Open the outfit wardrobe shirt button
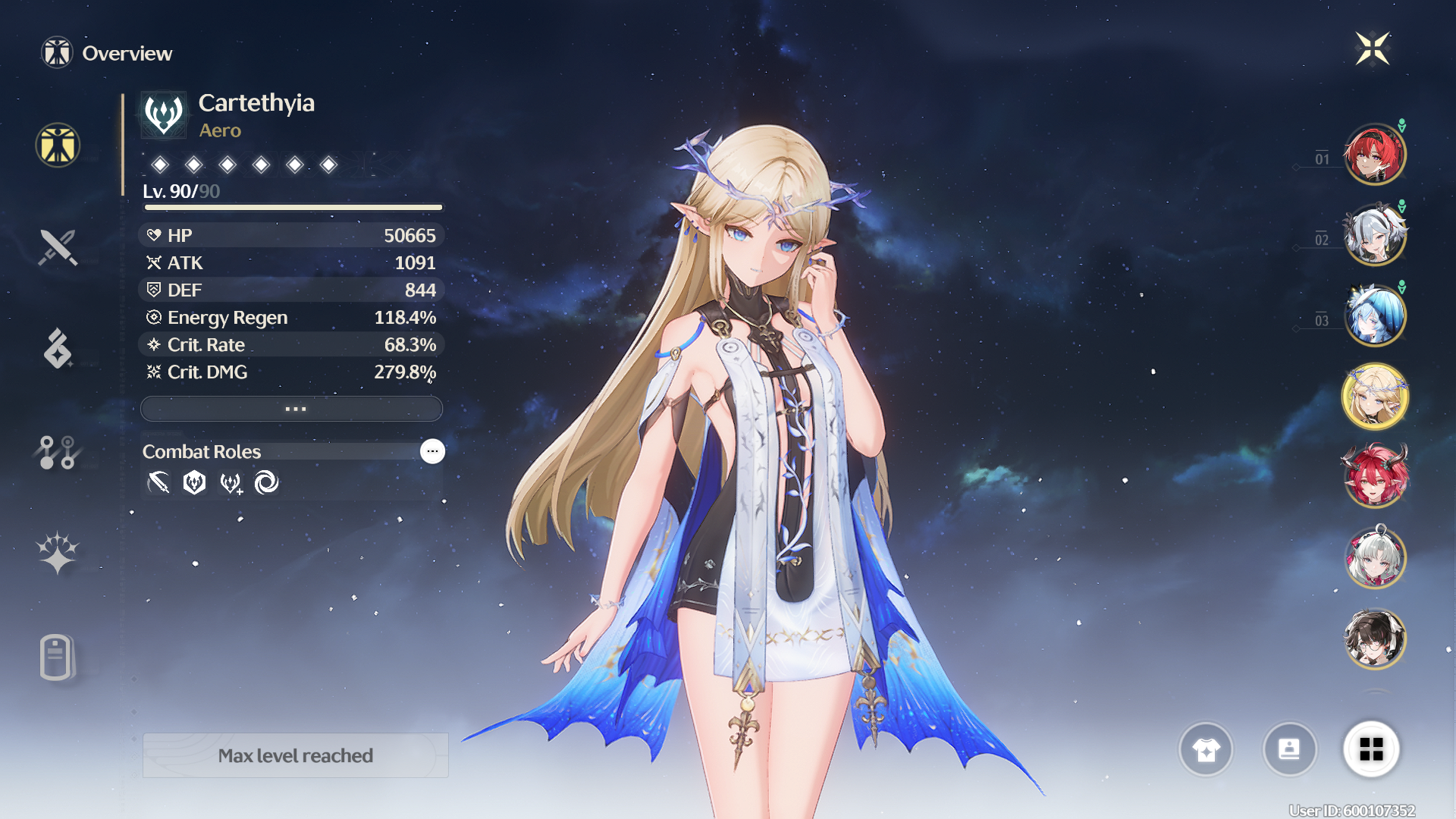This screenshot has width=1456, height=819. [1206, 750]
